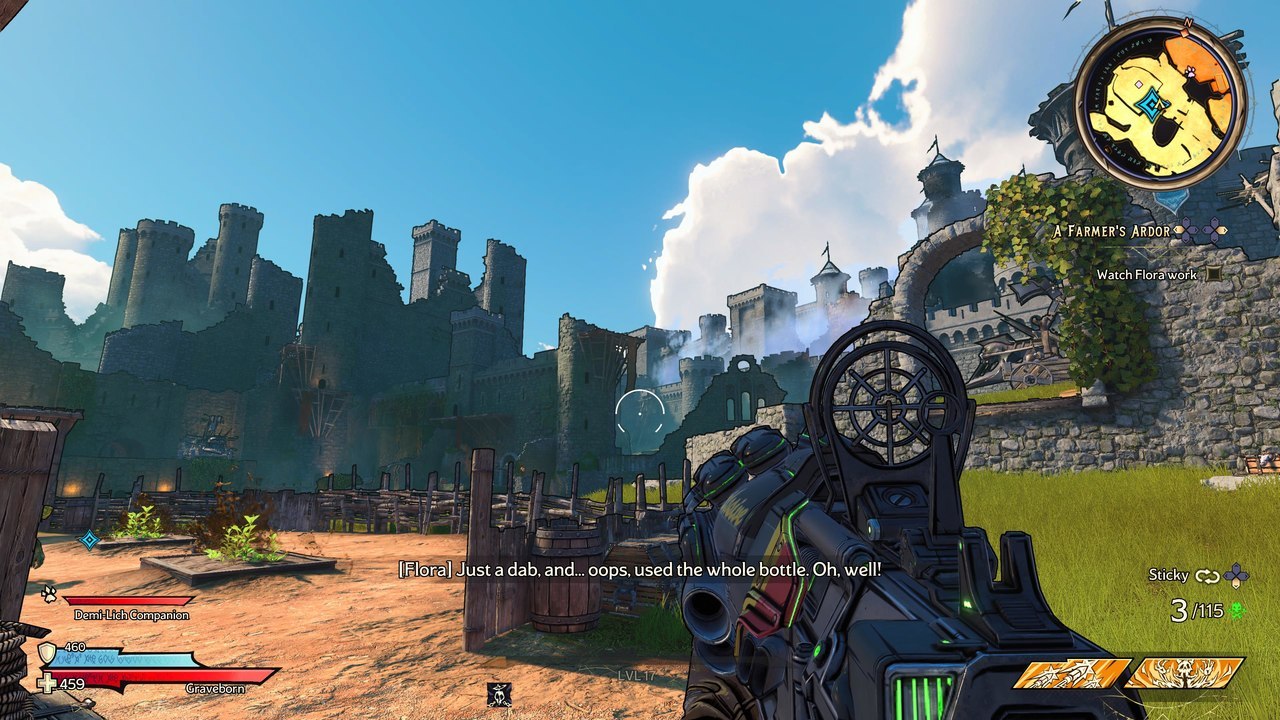Click the shield icon beside the ward bar
This screenshot has height=720, width=1280.
pyautogui.click(x=46, y=653)
